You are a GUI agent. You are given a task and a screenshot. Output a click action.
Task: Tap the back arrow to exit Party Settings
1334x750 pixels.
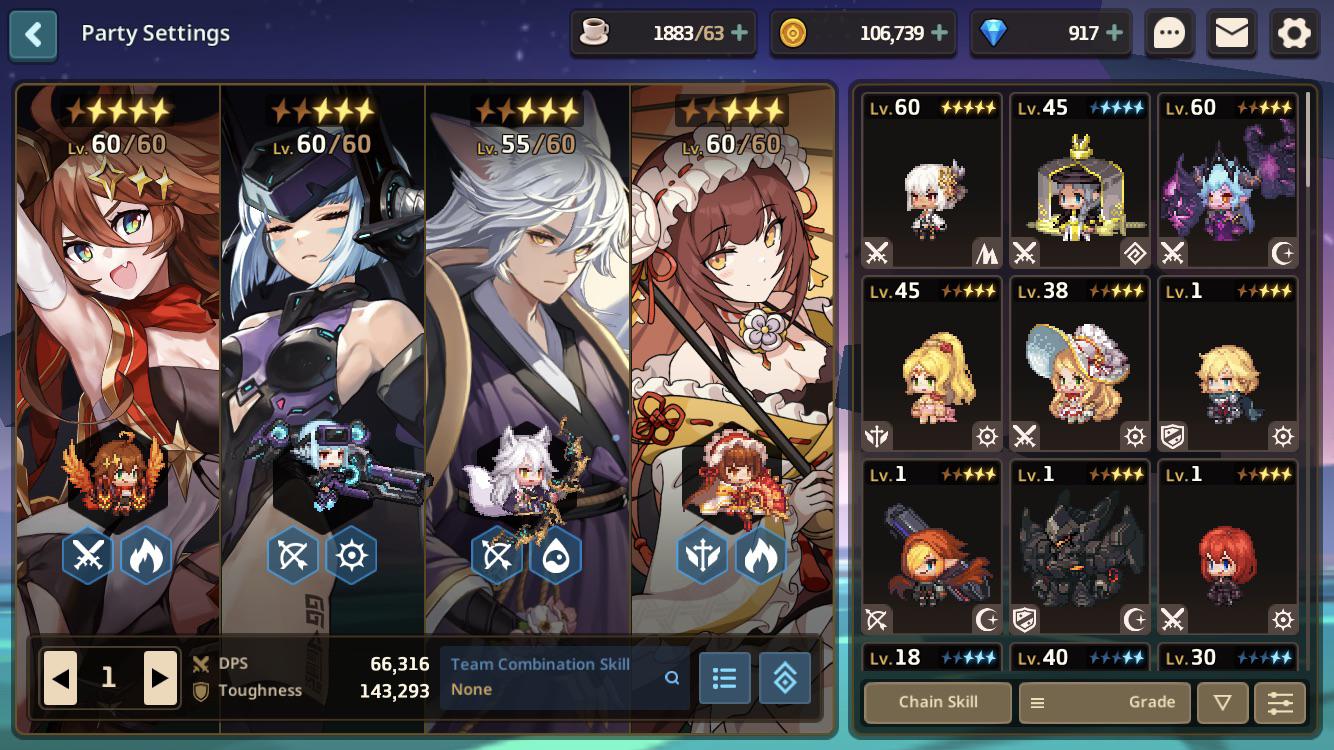(33, 32)
